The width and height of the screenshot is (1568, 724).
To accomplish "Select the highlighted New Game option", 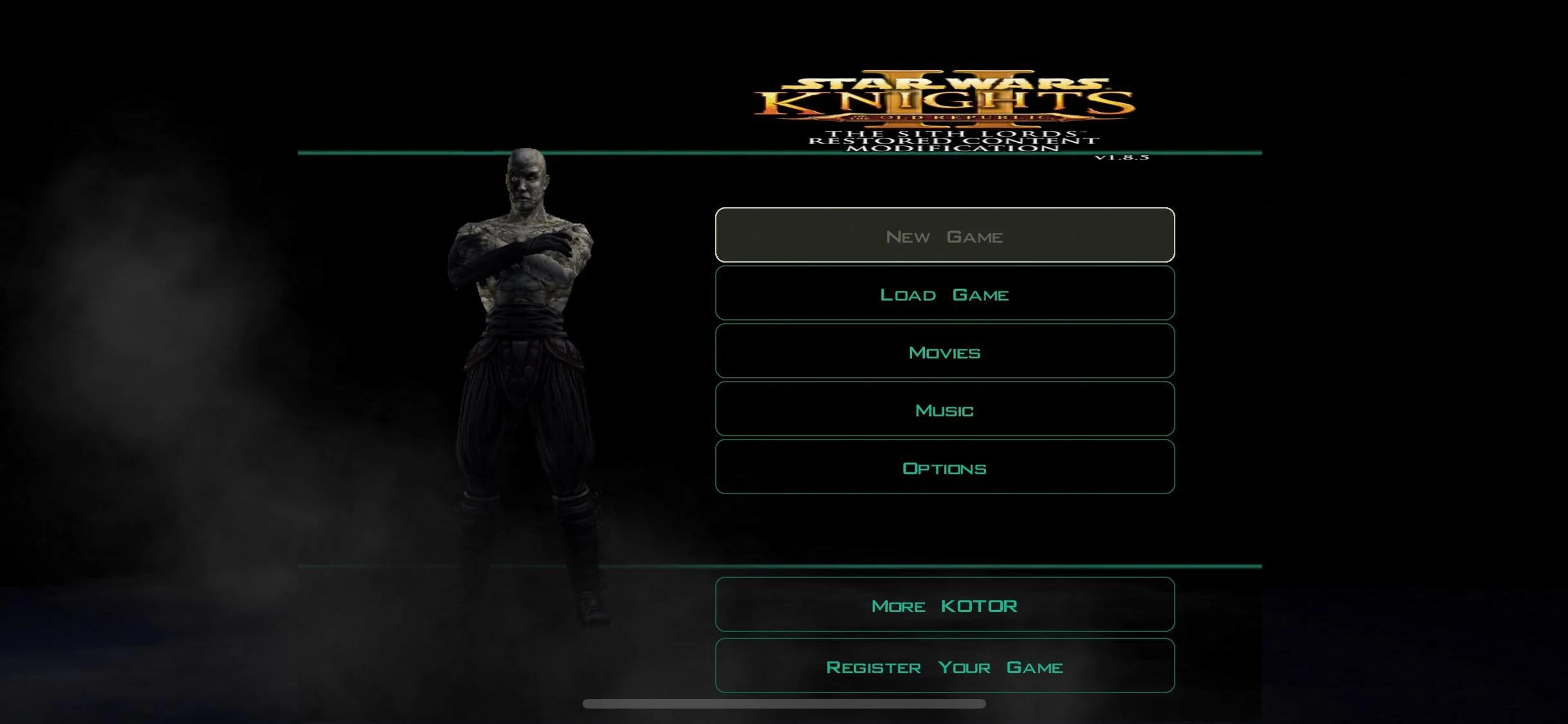I will (x=944, y=236).
